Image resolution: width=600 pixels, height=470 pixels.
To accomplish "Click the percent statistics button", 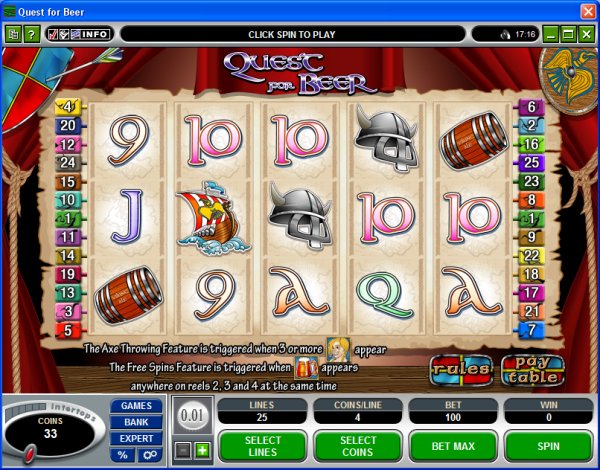I will 123,455.
